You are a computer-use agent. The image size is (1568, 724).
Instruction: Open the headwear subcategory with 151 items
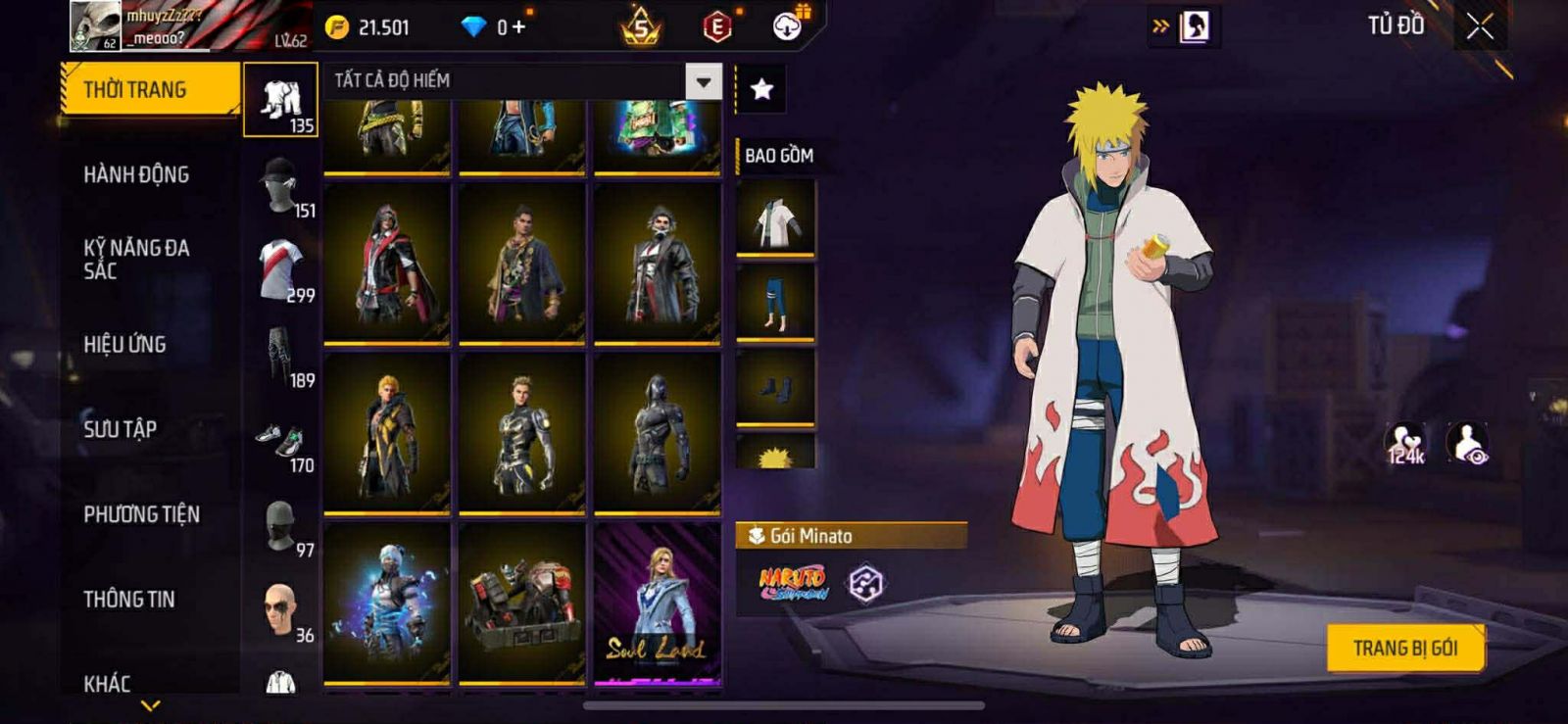click(x=281, y=186)
